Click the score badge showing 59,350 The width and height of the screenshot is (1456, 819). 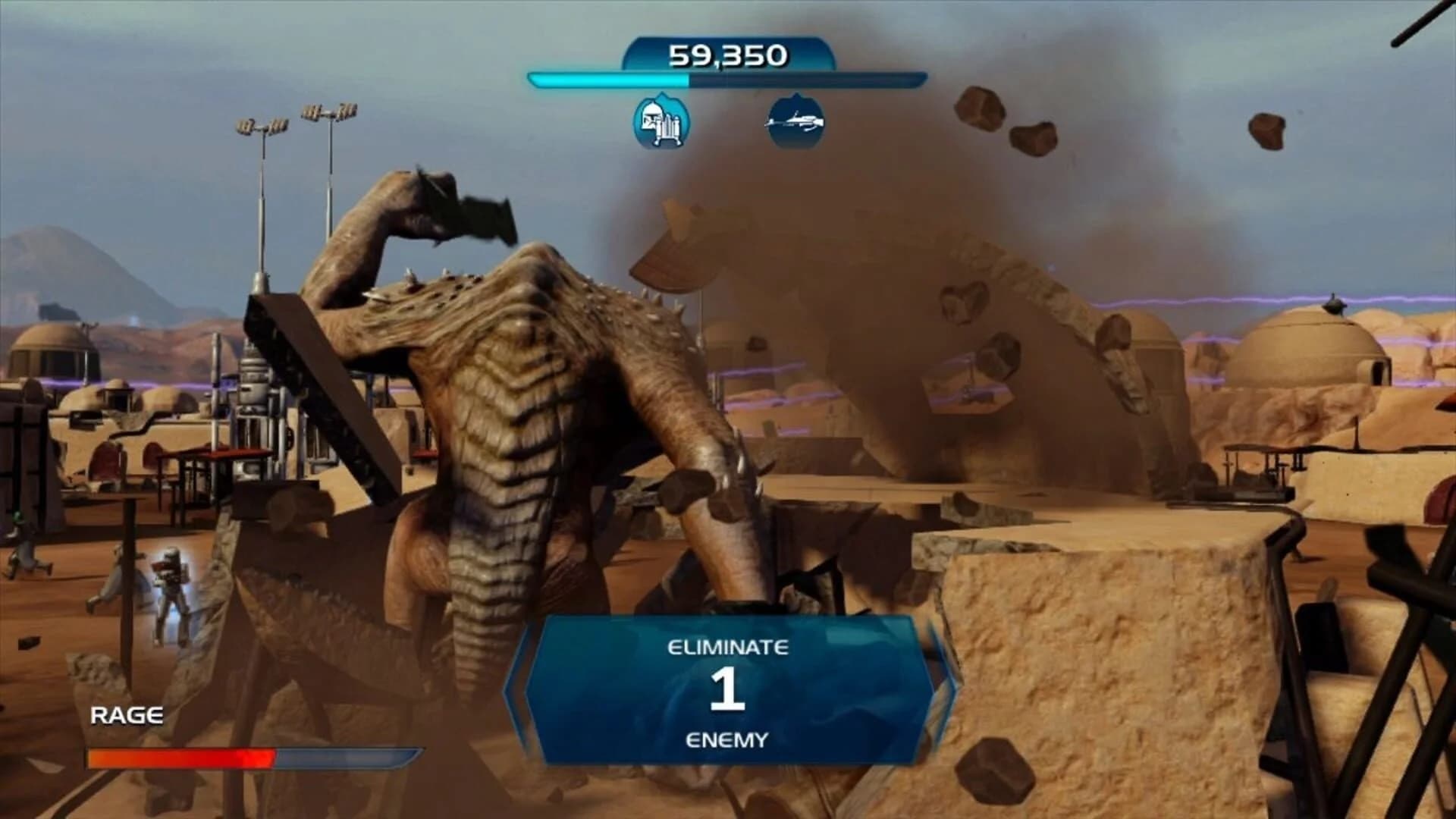coord(728,54)
